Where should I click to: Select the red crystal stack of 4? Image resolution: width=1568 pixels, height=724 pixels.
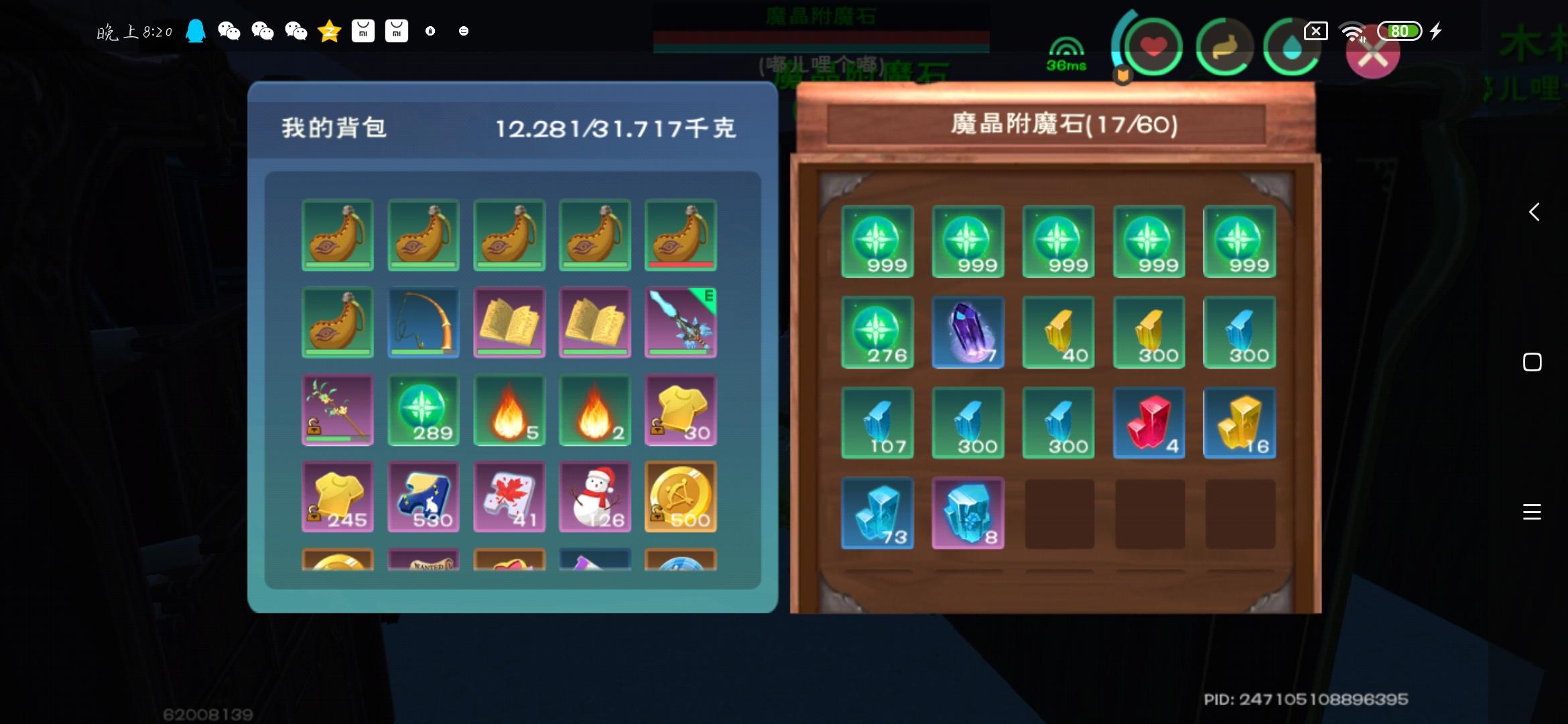pyautogui.click(x=1149, y=422)
